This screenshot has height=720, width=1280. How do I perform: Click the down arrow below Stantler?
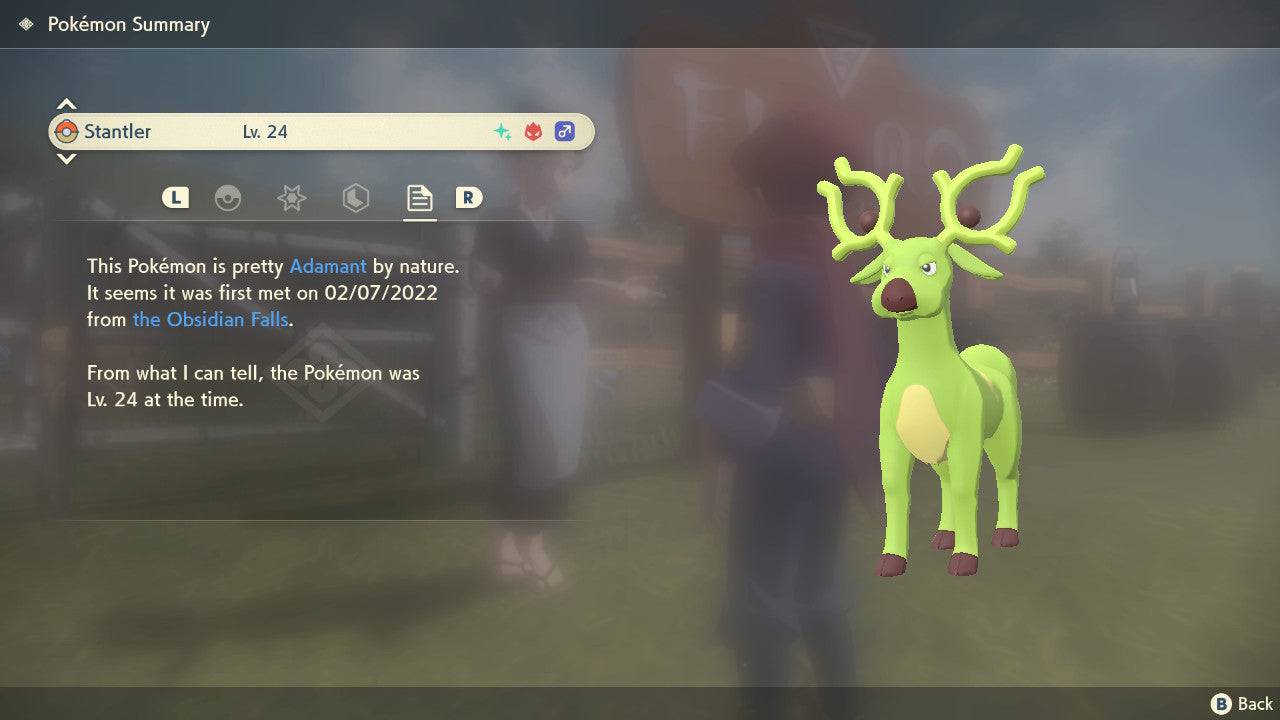[66, 158]
